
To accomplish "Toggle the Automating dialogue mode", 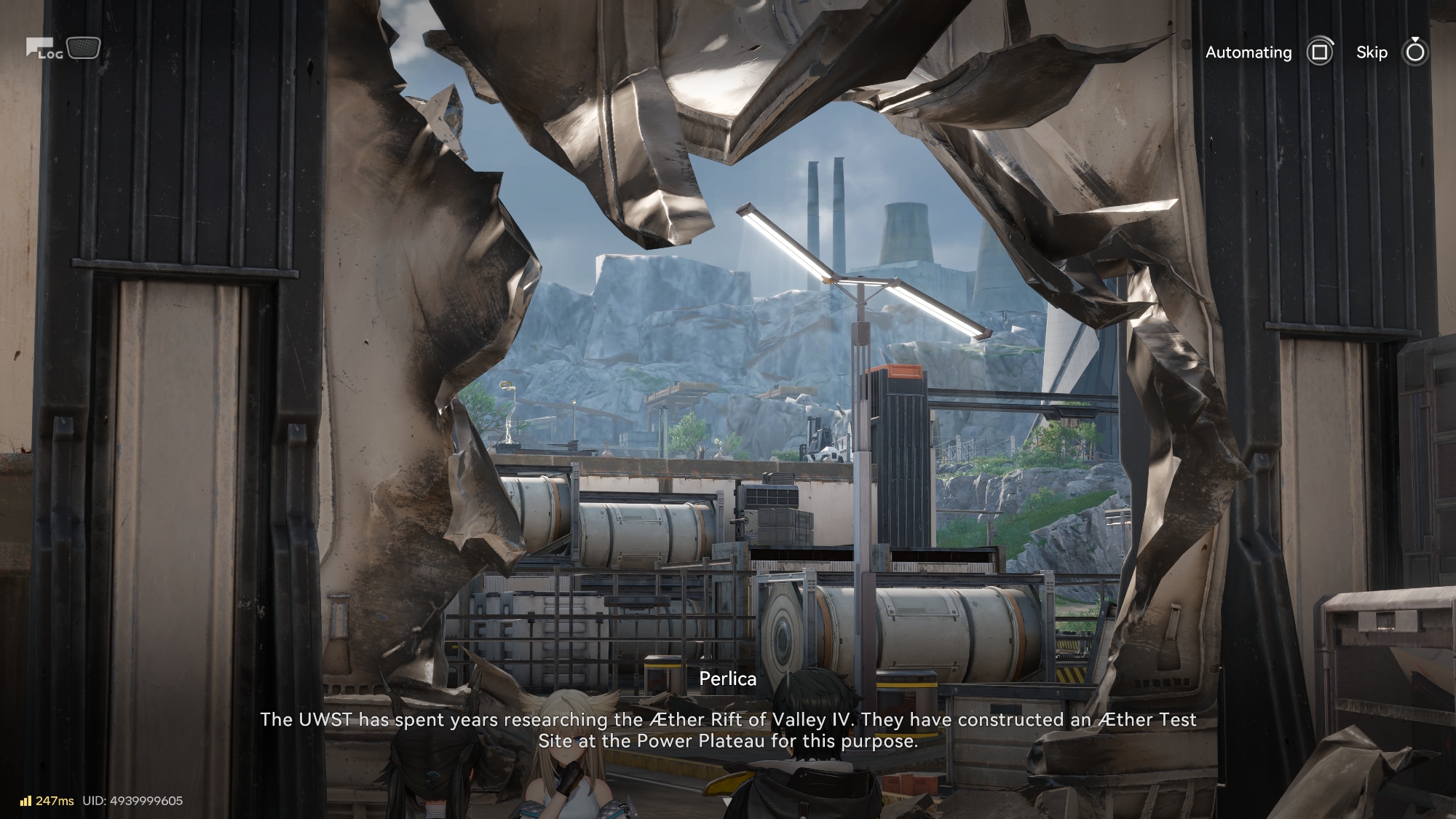I will [1318, 52].
